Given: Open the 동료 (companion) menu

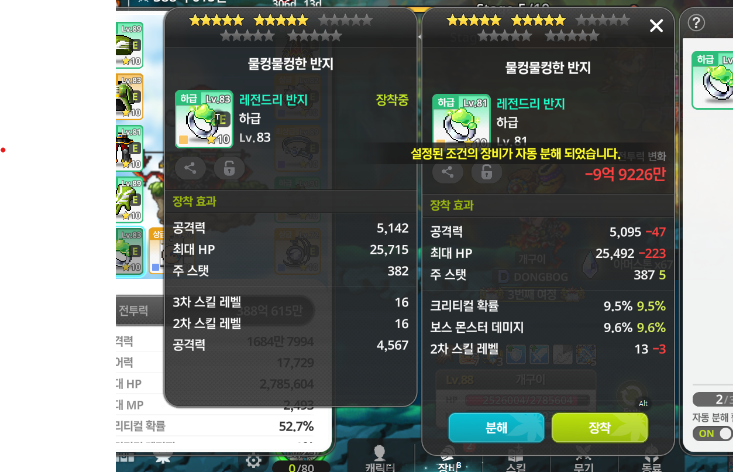Looking at the screenshot, I should [650, 458].
